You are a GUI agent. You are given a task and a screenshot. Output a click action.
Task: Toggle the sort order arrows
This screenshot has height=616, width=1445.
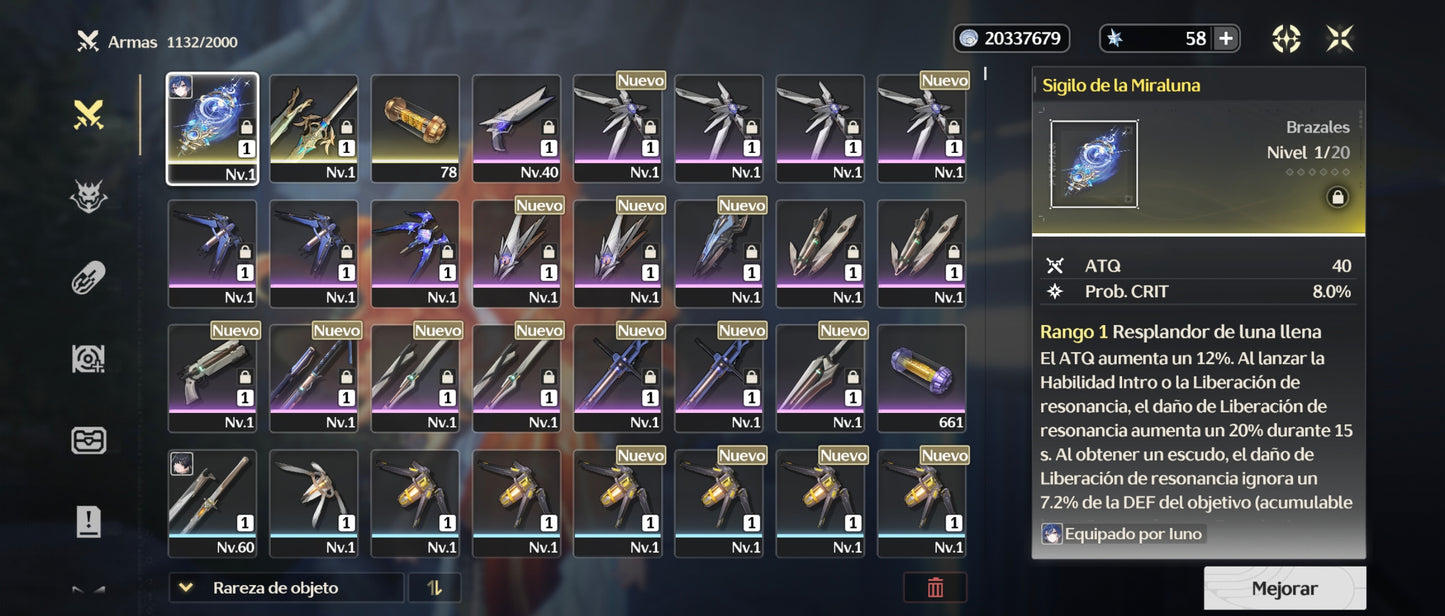coord(434,588)
